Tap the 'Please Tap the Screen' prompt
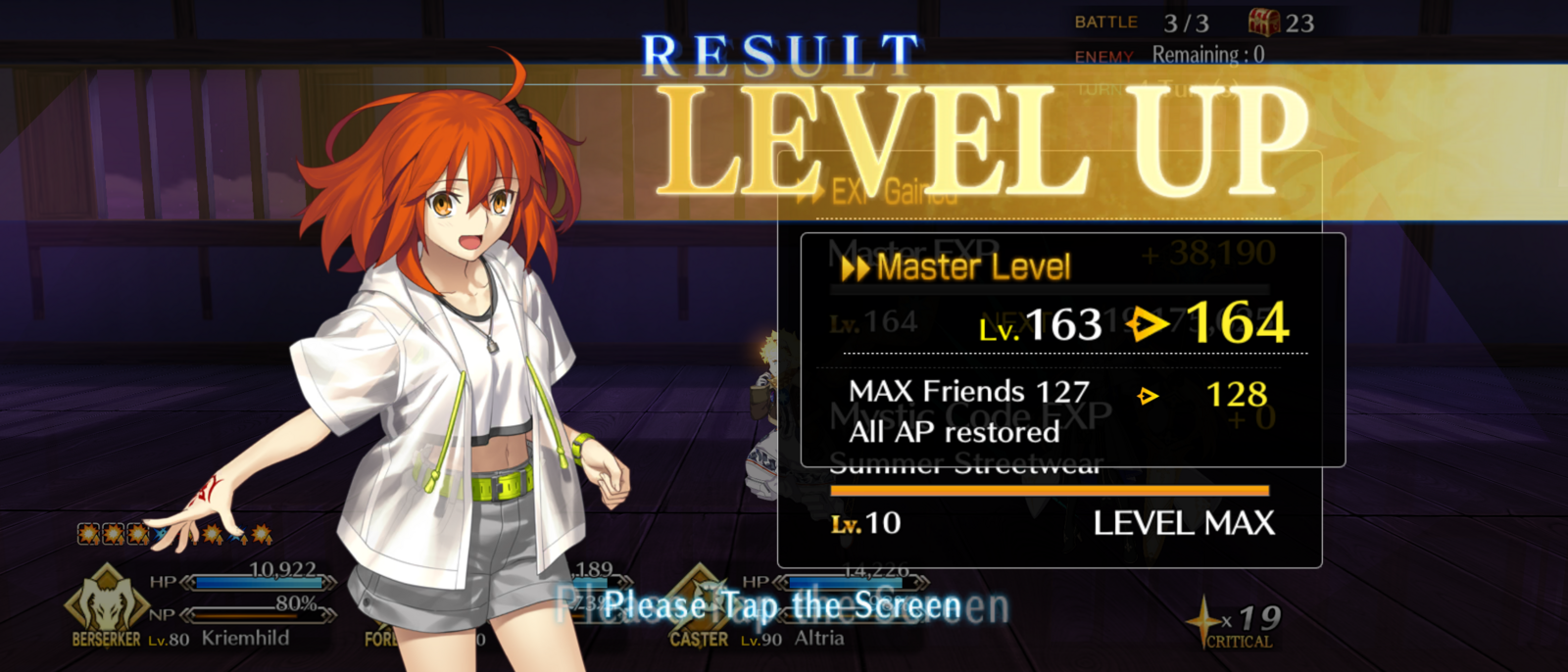The image size is (1568, 672). [x=782, y=606]
